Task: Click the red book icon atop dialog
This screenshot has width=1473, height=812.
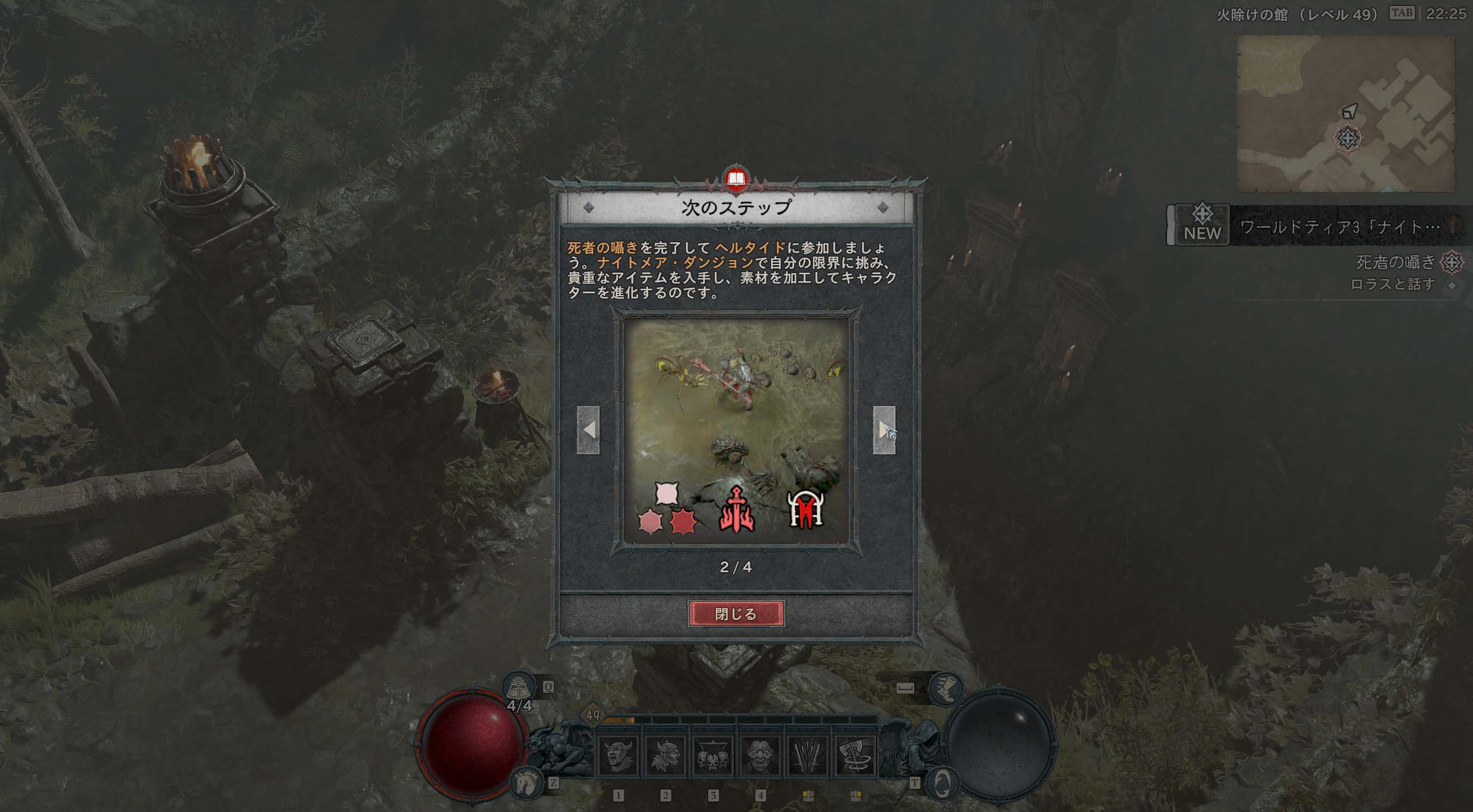Action: 736,179
